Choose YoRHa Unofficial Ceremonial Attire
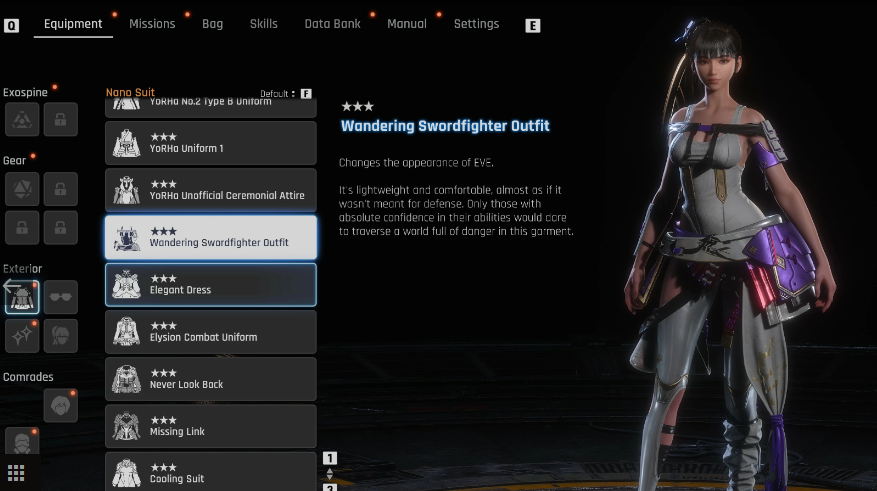Image resolution: width=877 pixels, height=491 pixels. pos(211,190)
